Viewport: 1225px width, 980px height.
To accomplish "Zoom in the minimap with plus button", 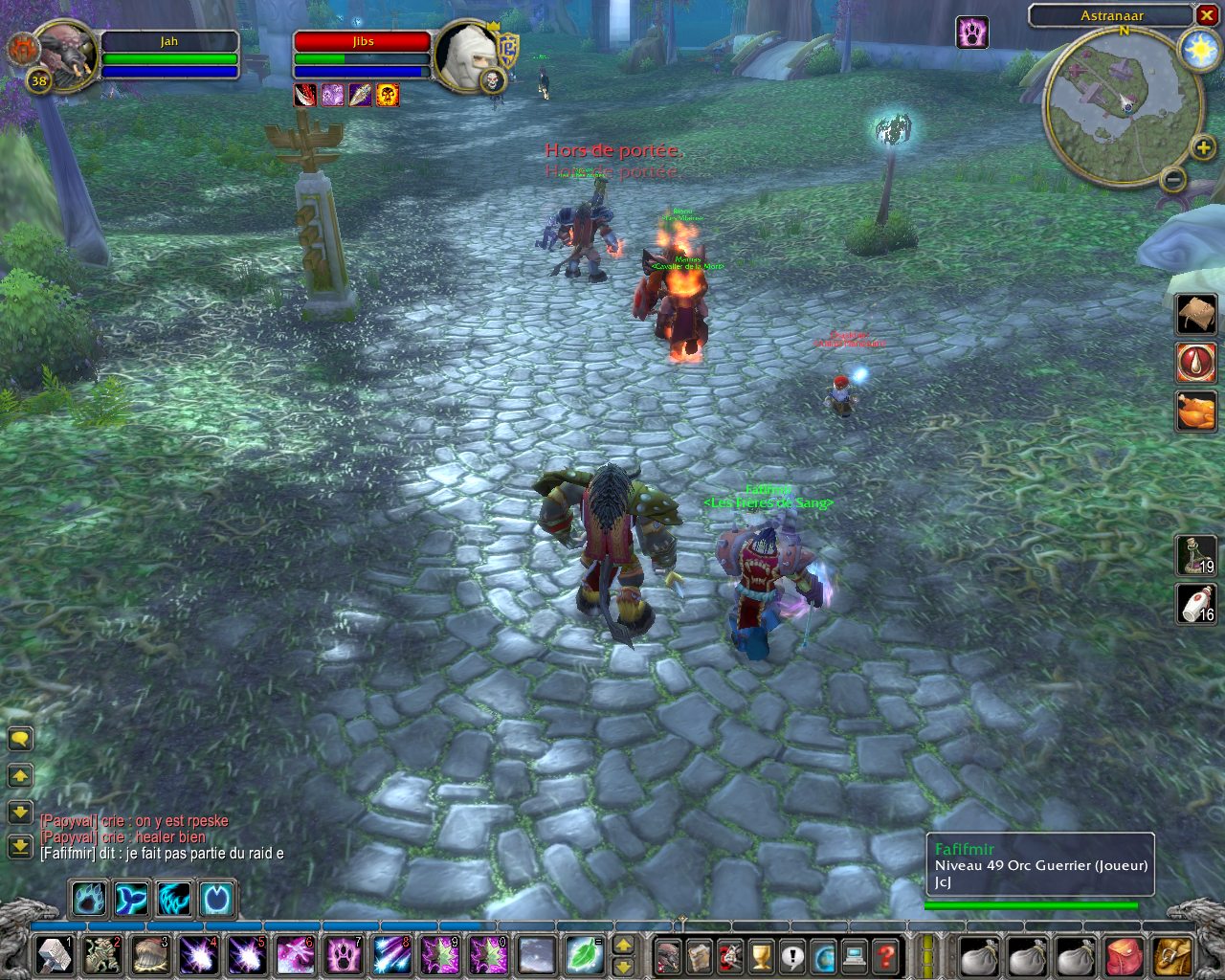I will click(1203, 147).
